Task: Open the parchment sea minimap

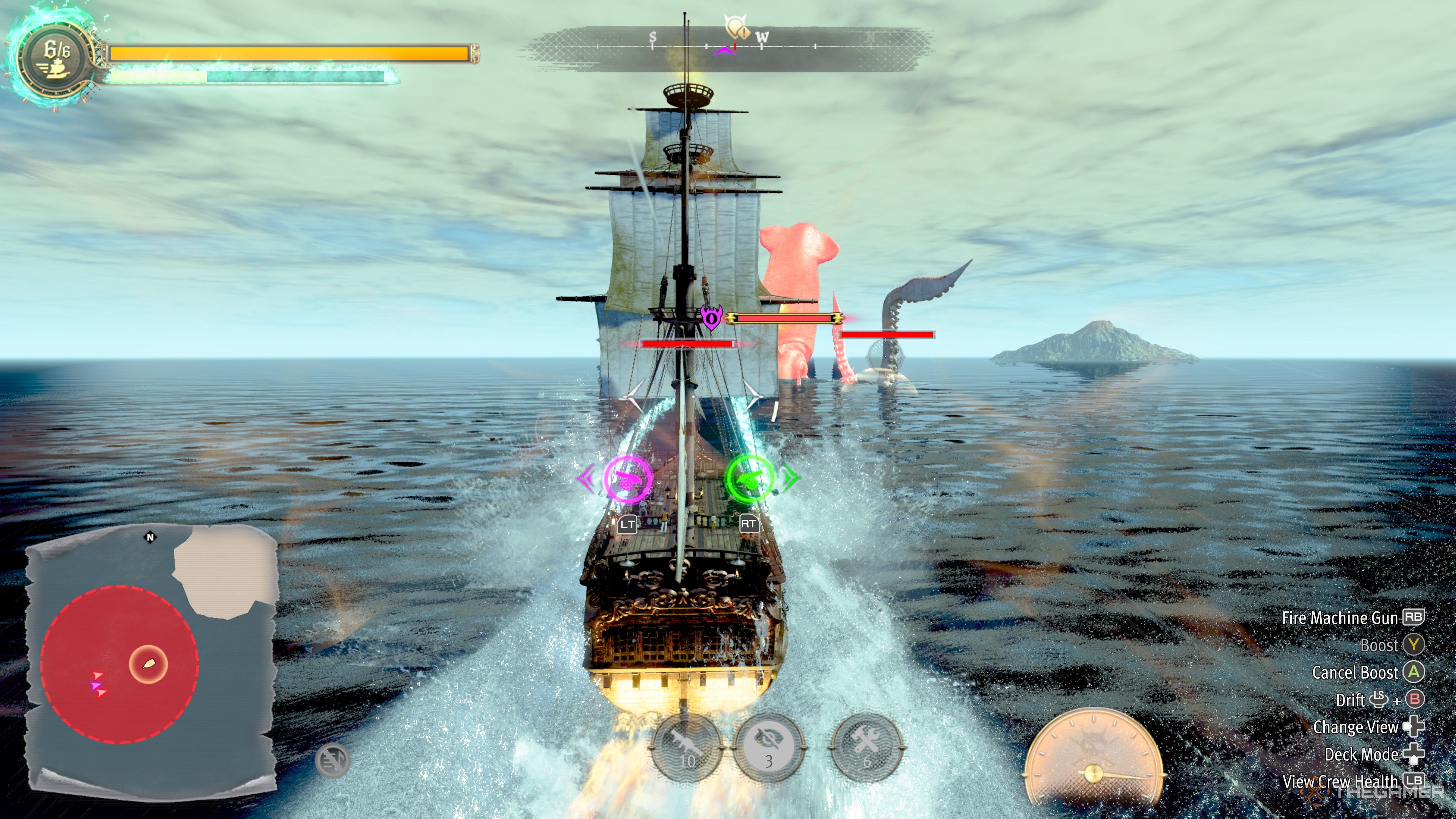Action: [x=152, y=656]
